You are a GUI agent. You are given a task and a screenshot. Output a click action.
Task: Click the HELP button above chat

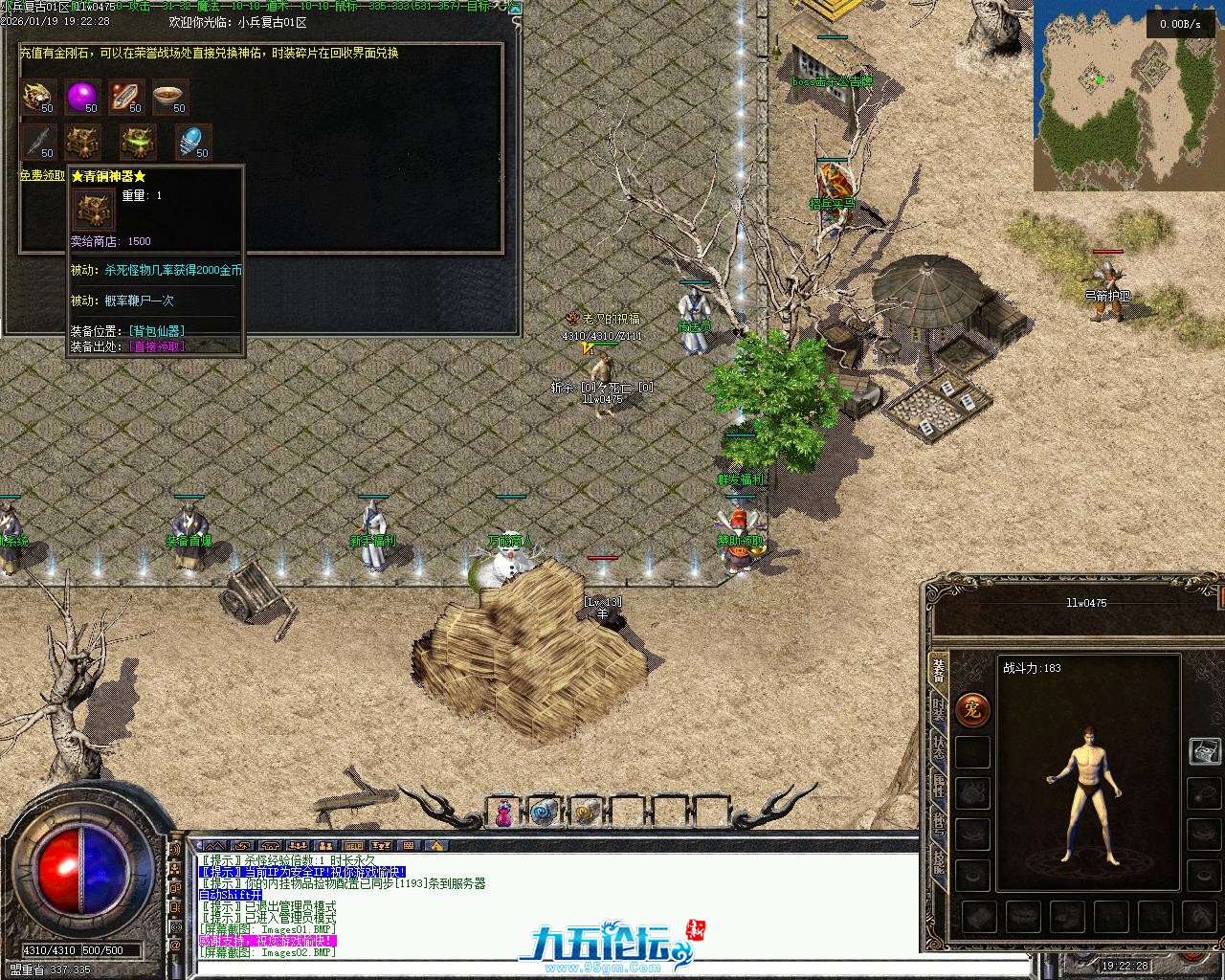[x=353, y=846]
